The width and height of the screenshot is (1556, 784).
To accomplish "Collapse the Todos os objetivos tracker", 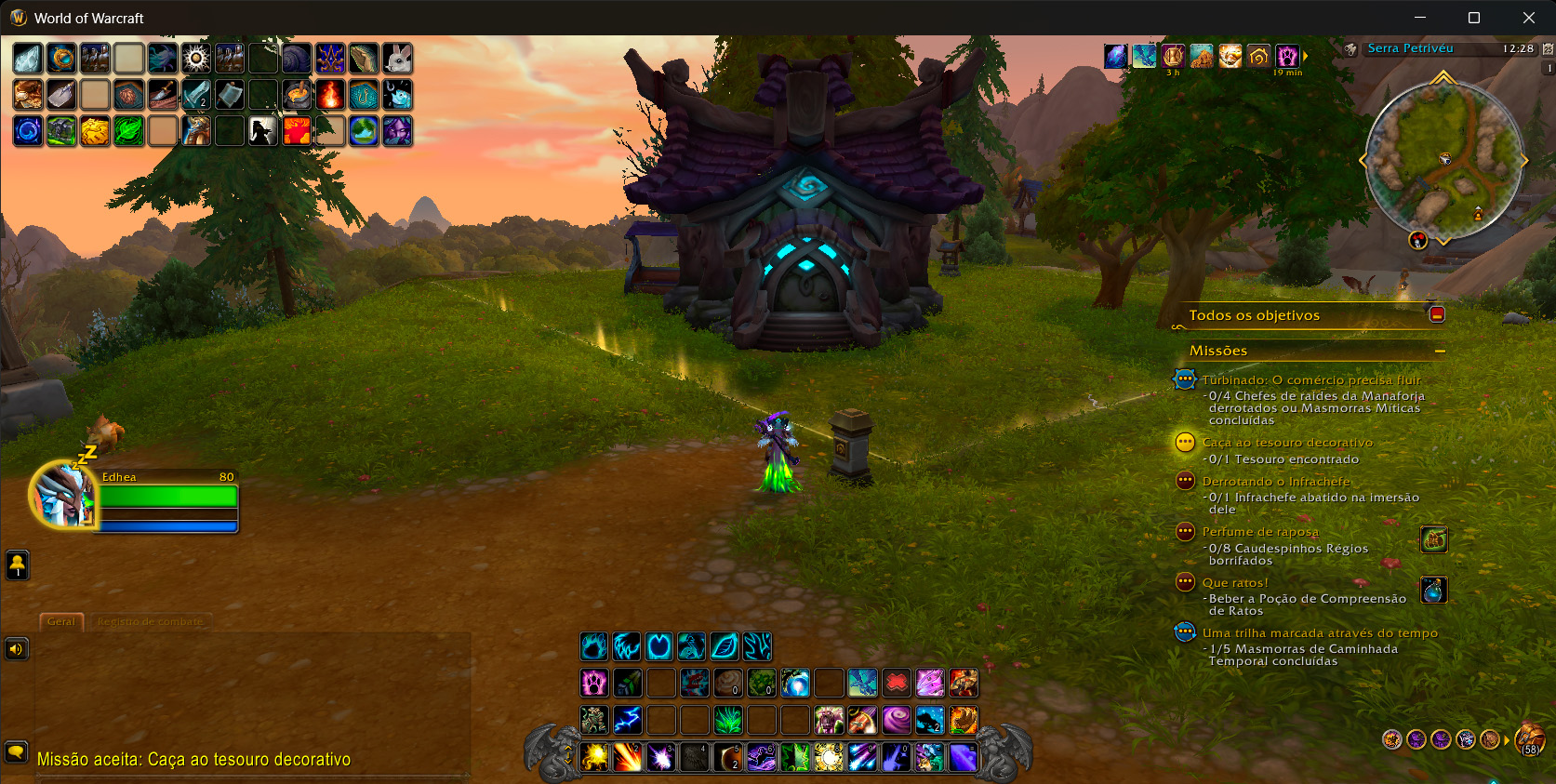I will 1437,314.
